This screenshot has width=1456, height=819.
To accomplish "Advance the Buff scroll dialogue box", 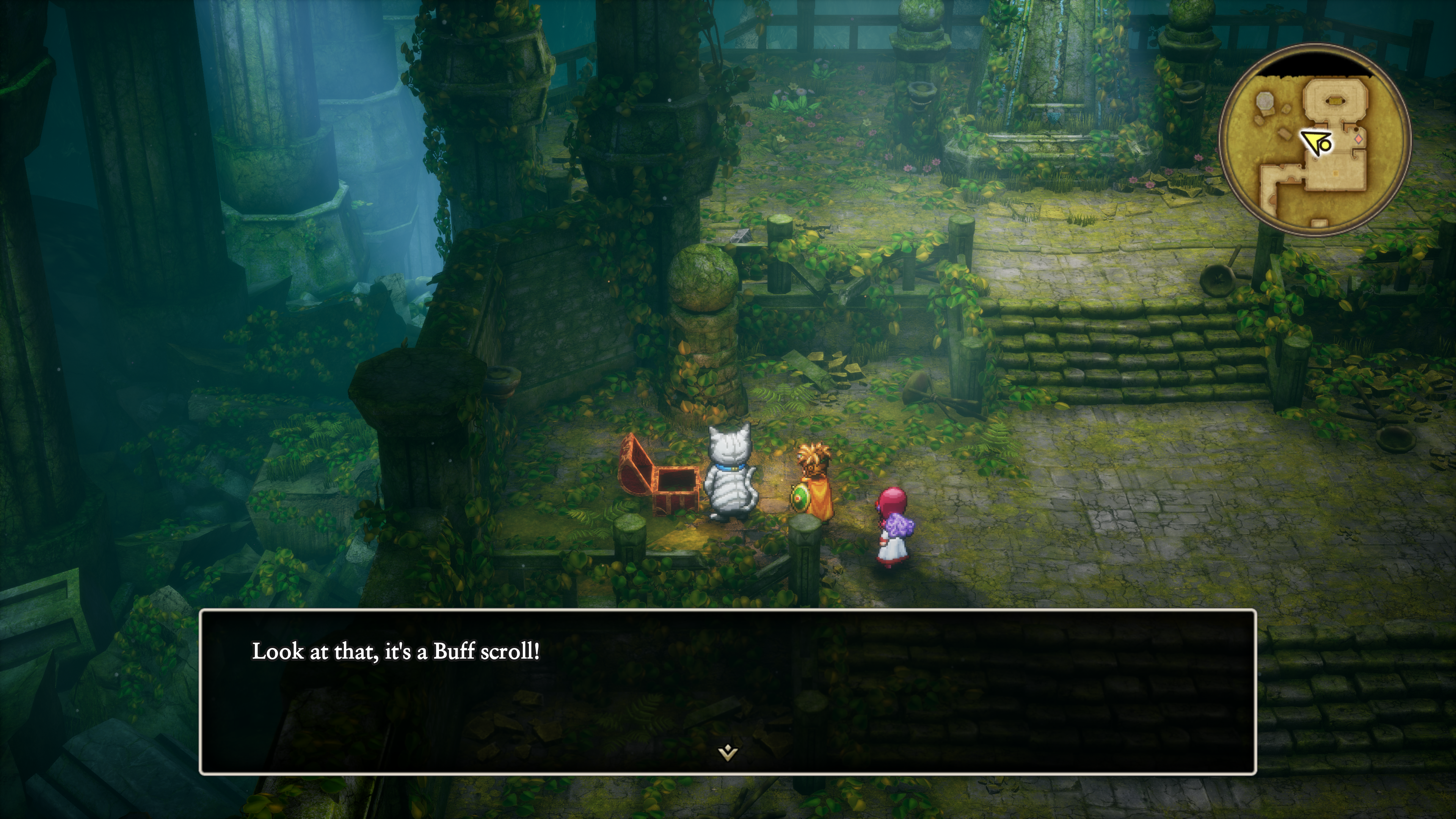I will 728,691.
